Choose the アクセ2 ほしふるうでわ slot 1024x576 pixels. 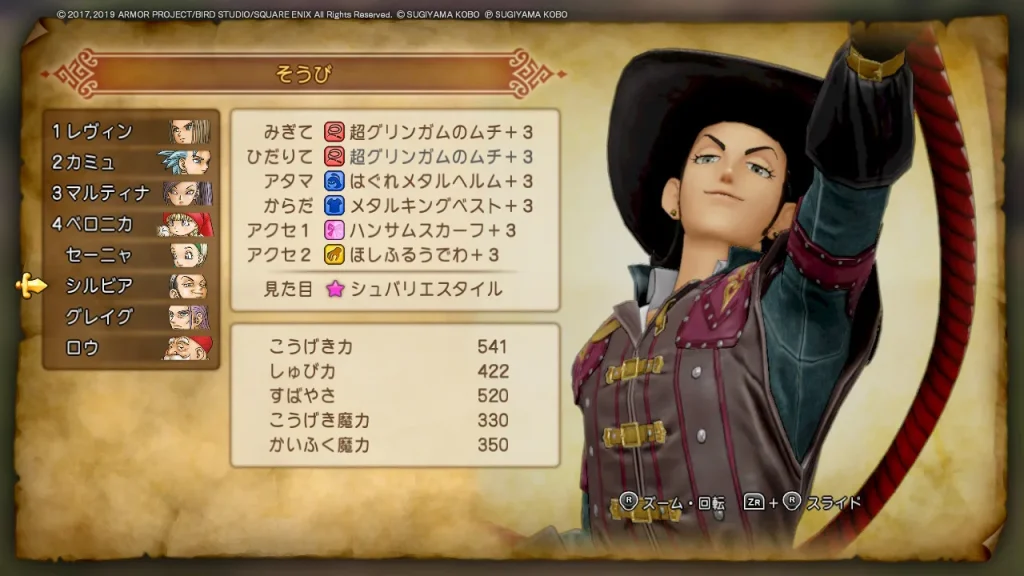pos(395,255)
